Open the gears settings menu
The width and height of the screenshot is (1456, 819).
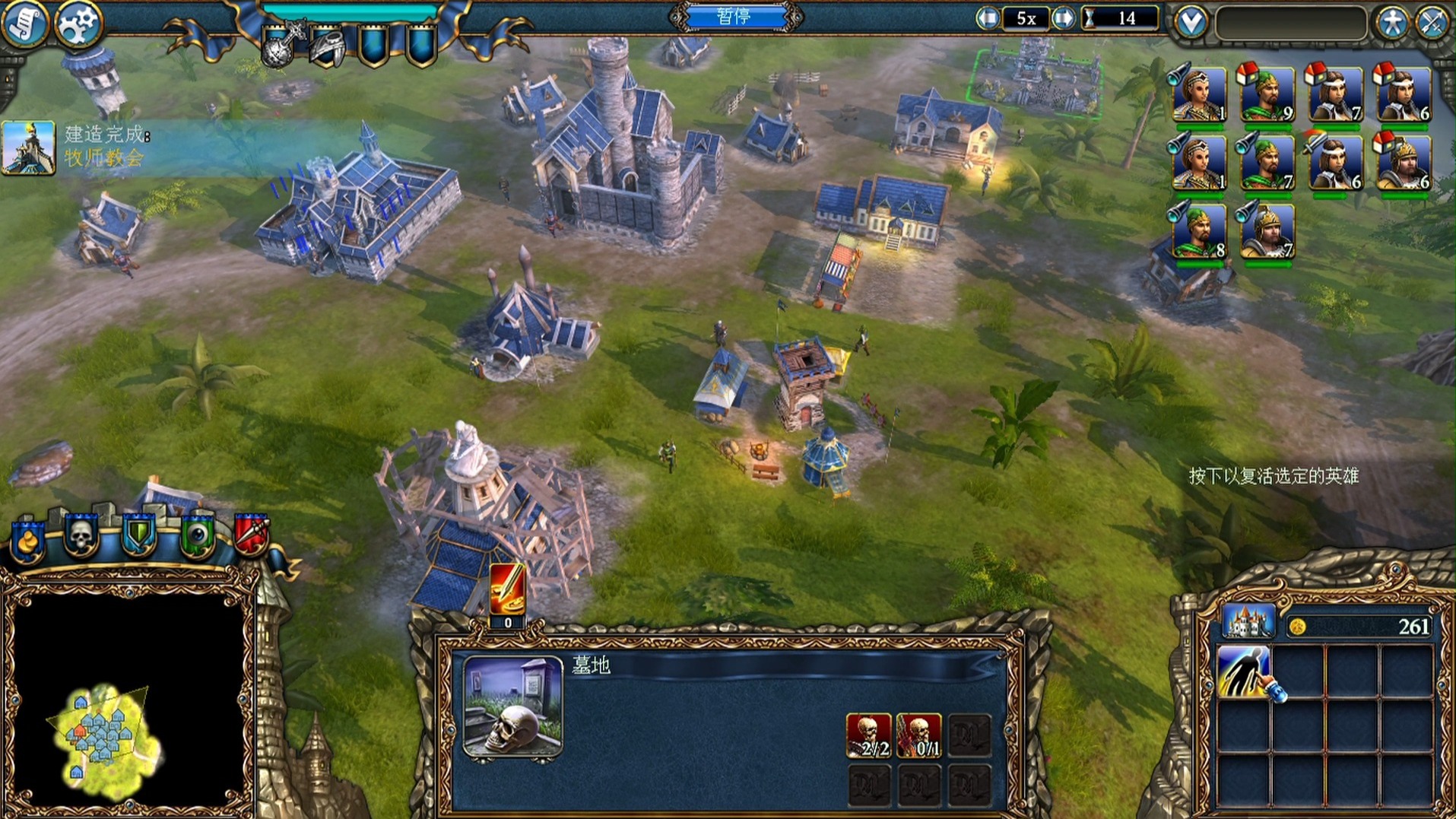pyautogui.click(x=78, y=24)
